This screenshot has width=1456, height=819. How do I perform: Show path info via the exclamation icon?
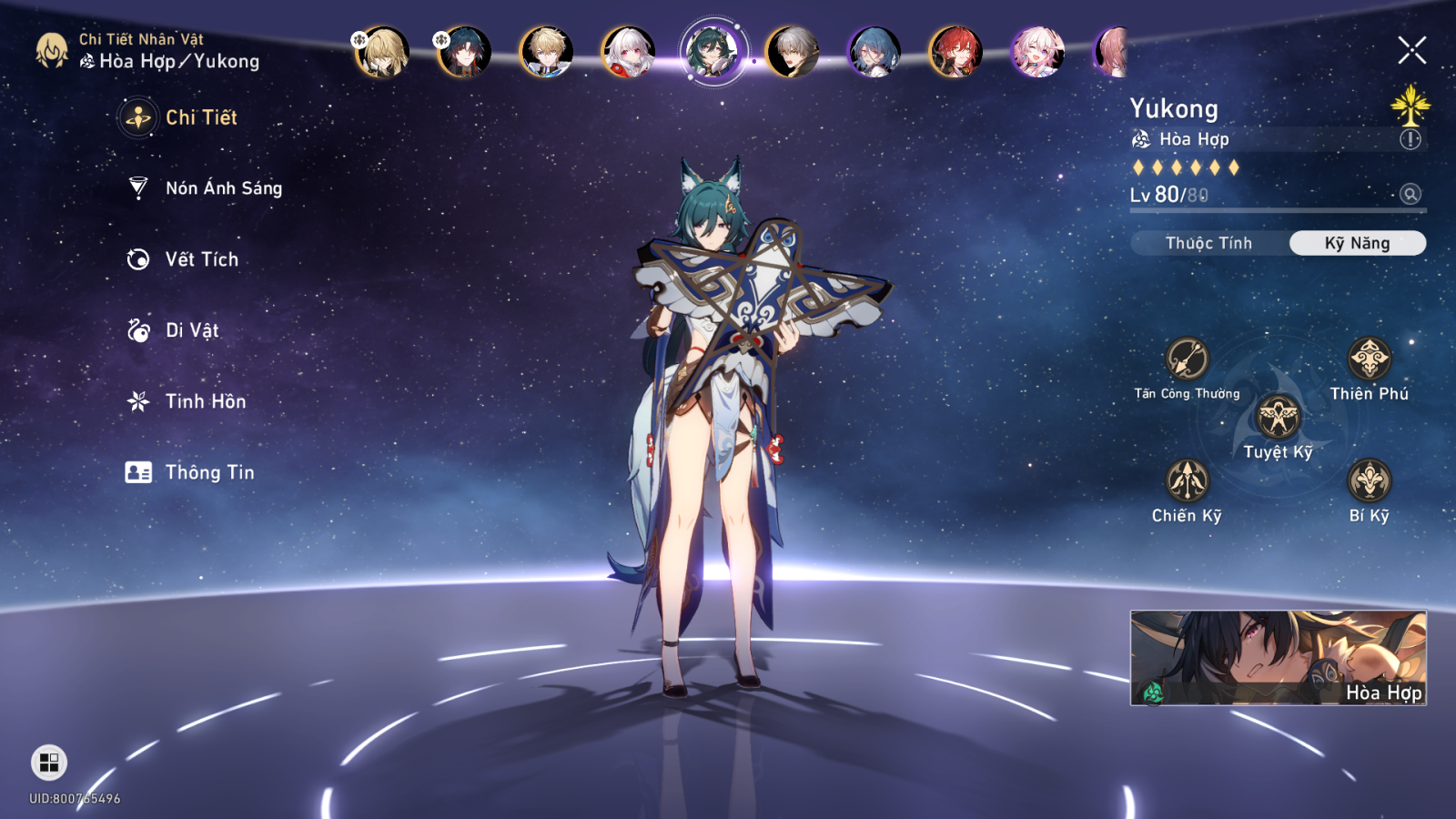coord(1410,139)
